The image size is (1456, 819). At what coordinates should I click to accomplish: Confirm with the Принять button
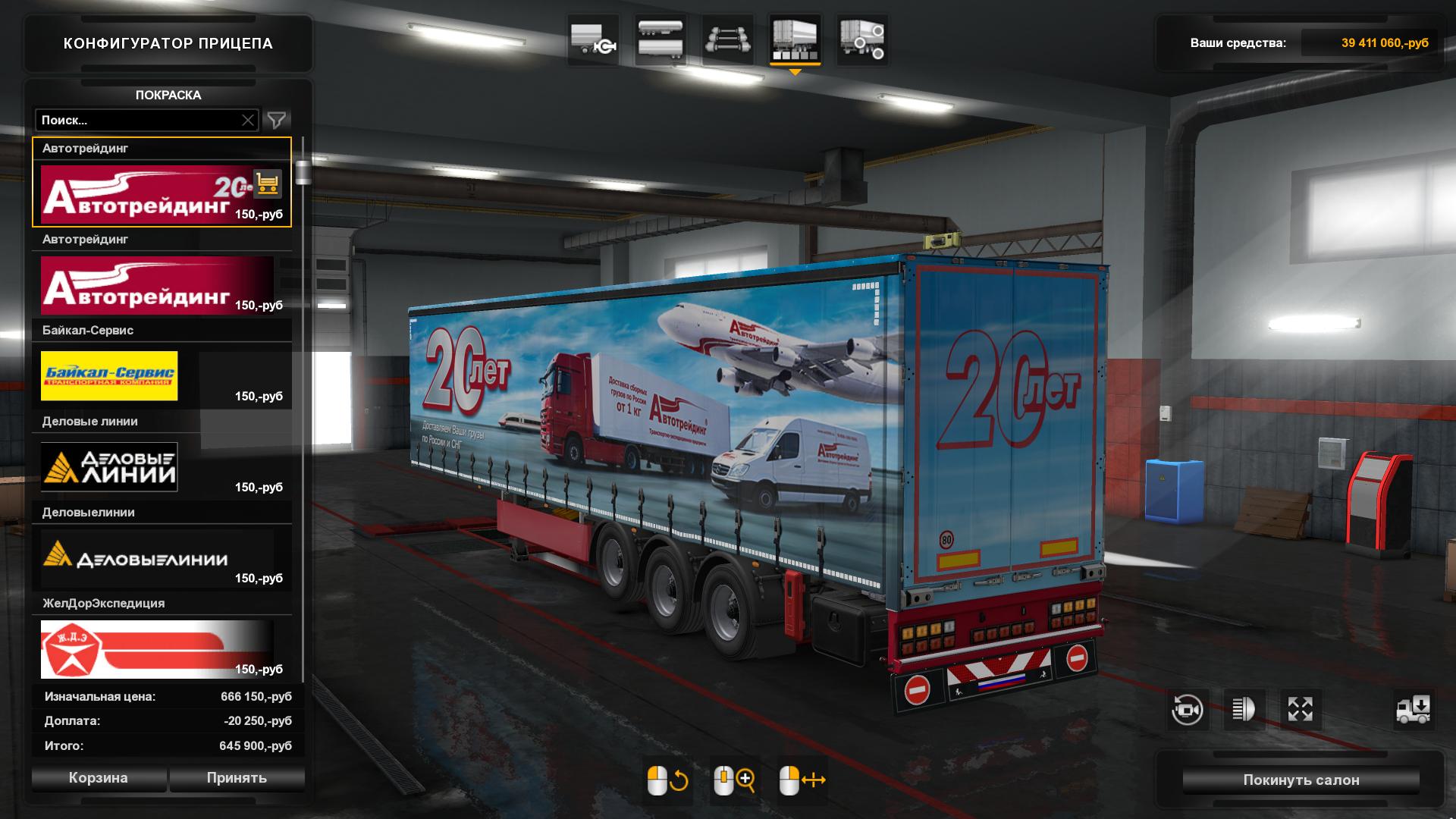point(237,778)
